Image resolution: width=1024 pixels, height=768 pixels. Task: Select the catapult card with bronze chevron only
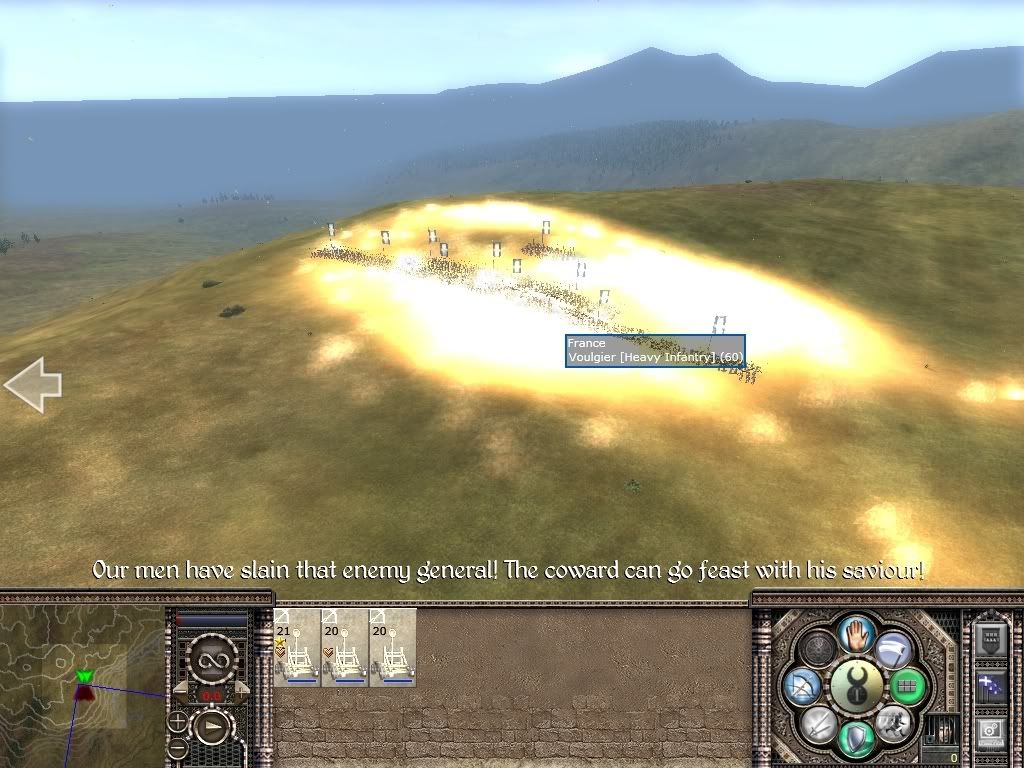(x=344, y=647)
